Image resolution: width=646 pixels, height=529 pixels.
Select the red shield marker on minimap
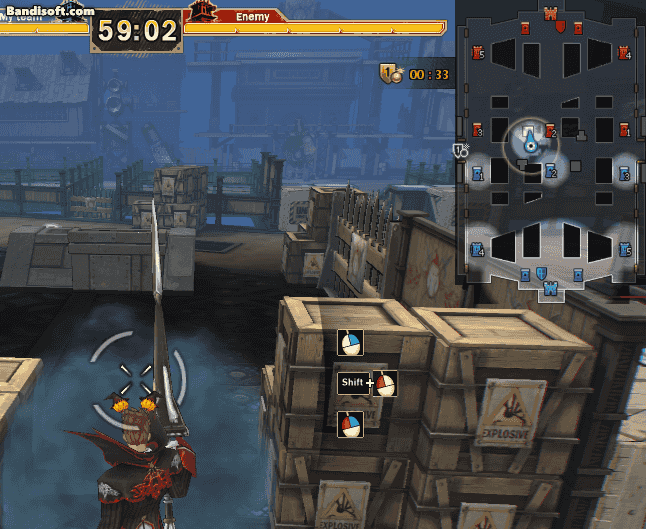pyautogui.click(x=561, y=25)
